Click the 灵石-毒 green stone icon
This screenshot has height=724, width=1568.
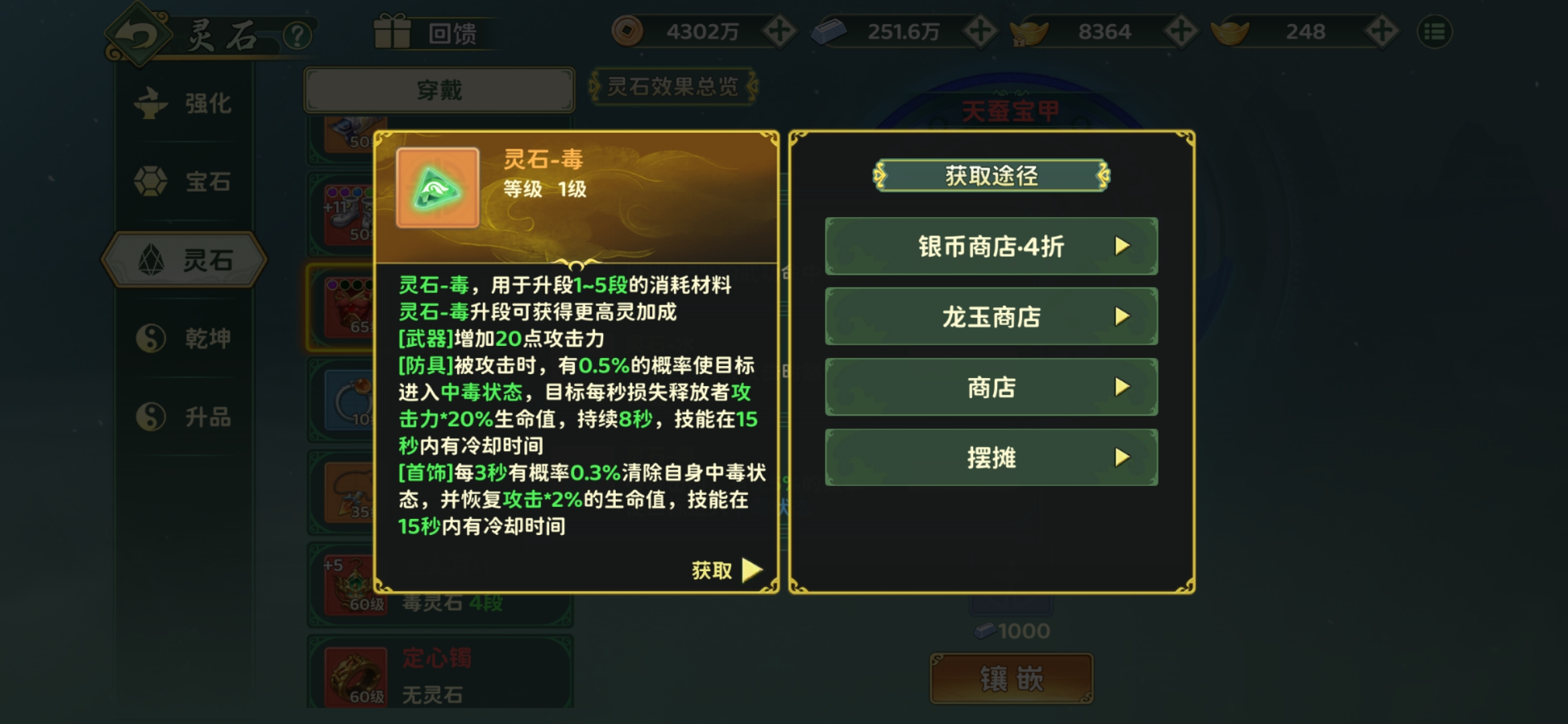point(438,188)
